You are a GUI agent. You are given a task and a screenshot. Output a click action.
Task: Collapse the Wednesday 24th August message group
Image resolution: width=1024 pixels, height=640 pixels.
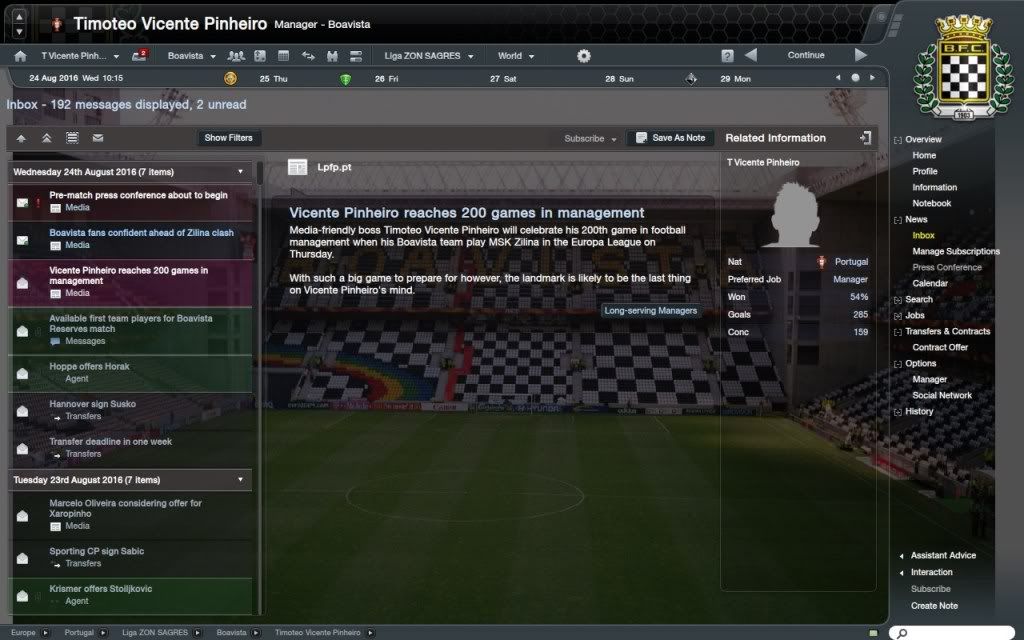coord(240,172)
